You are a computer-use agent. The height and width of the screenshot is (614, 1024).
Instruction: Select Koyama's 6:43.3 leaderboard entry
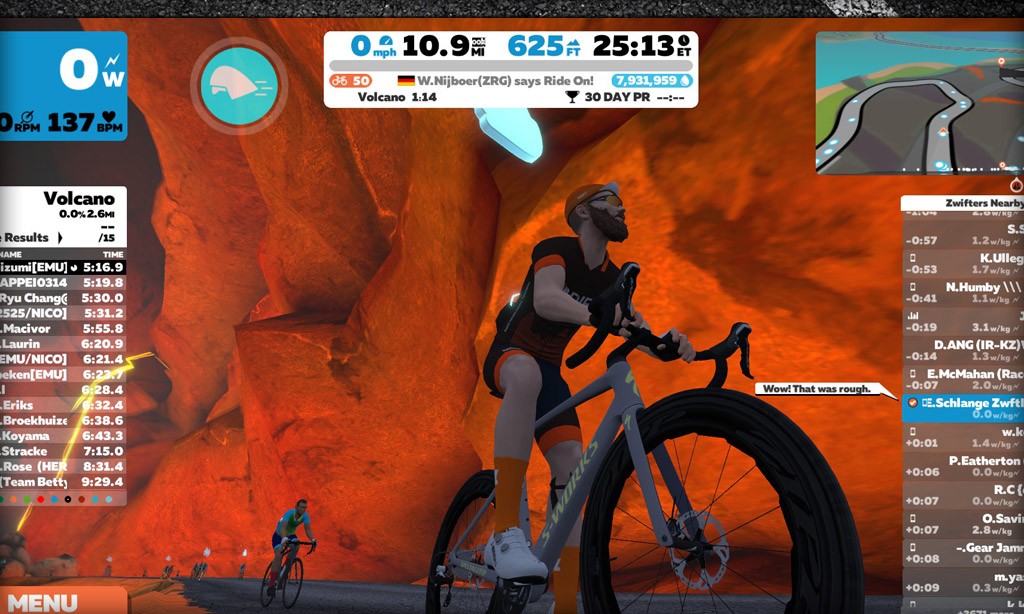62,435
